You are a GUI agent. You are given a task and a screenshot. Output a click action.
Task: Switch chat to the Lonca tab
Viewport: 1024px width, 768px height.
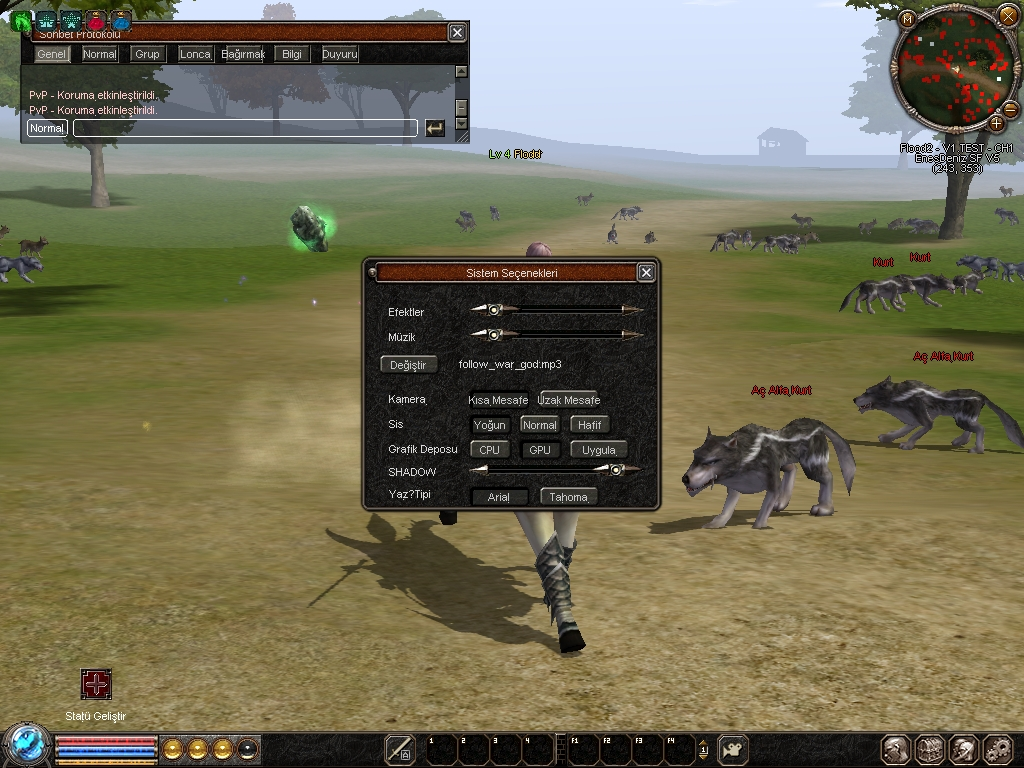[x=195, y=54]
